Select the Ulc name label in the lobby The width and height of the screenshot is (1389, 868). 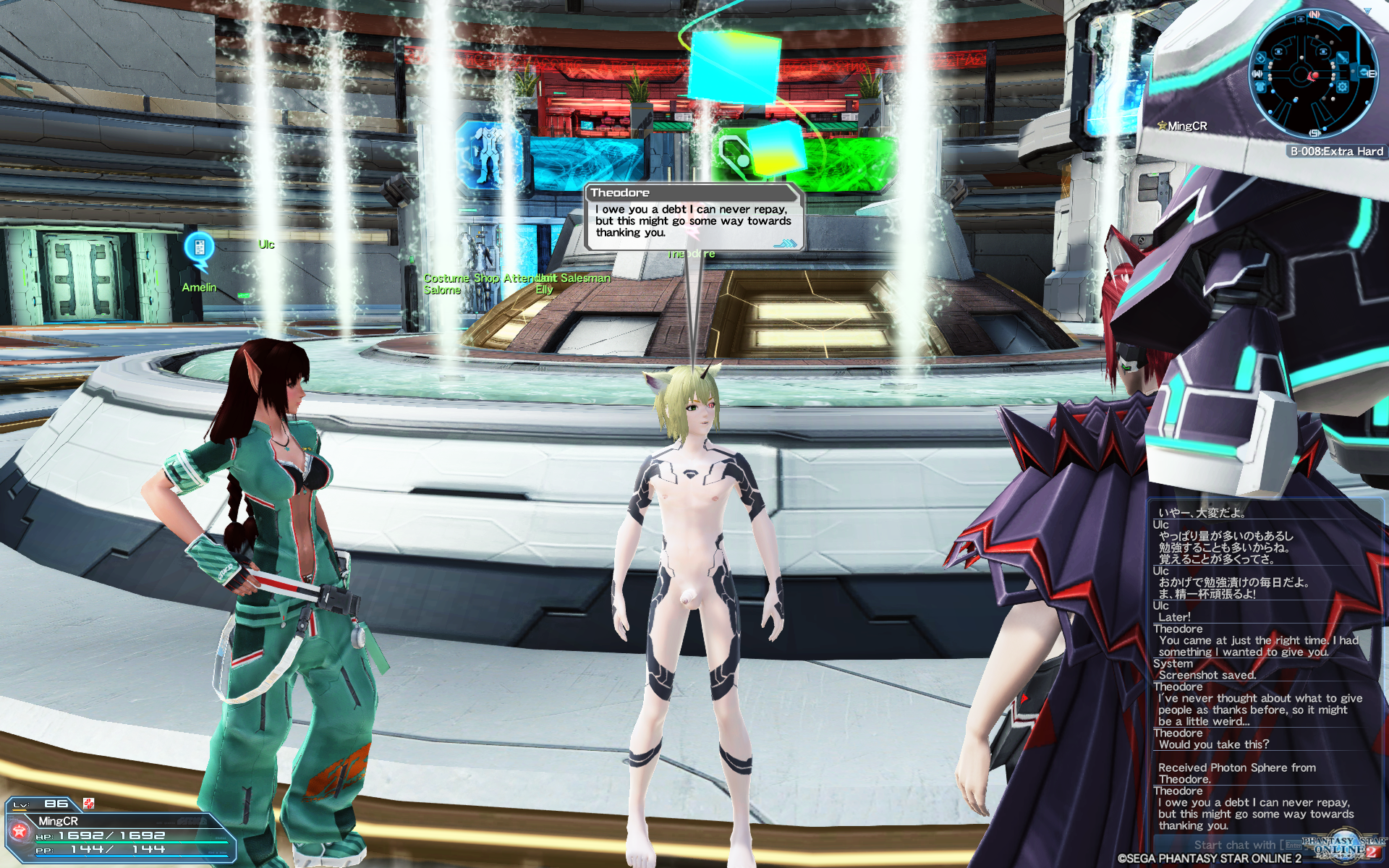coord(267,244)
